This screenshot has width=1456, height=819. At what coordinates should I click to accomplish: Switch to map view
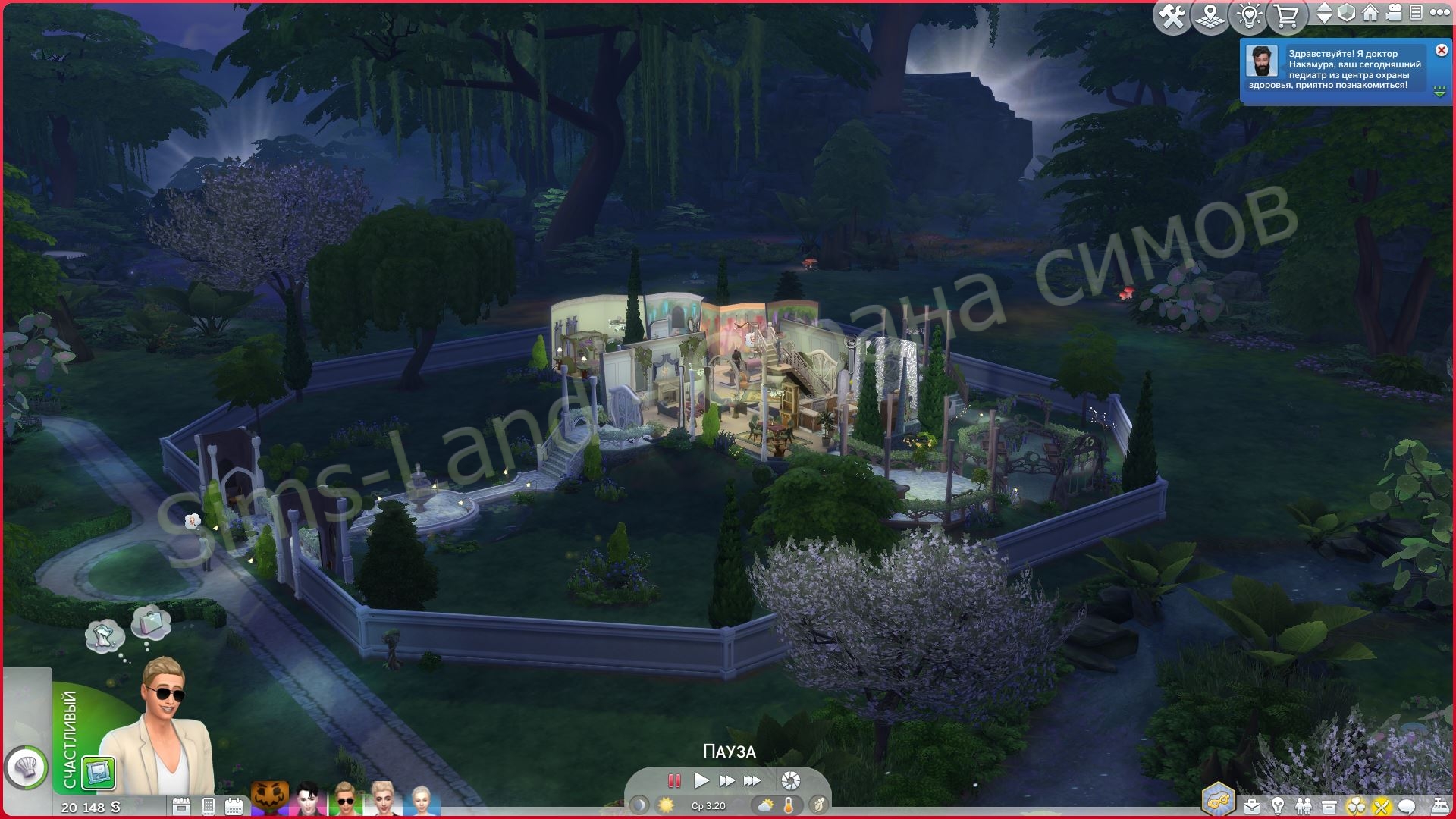coord(1212,14)
